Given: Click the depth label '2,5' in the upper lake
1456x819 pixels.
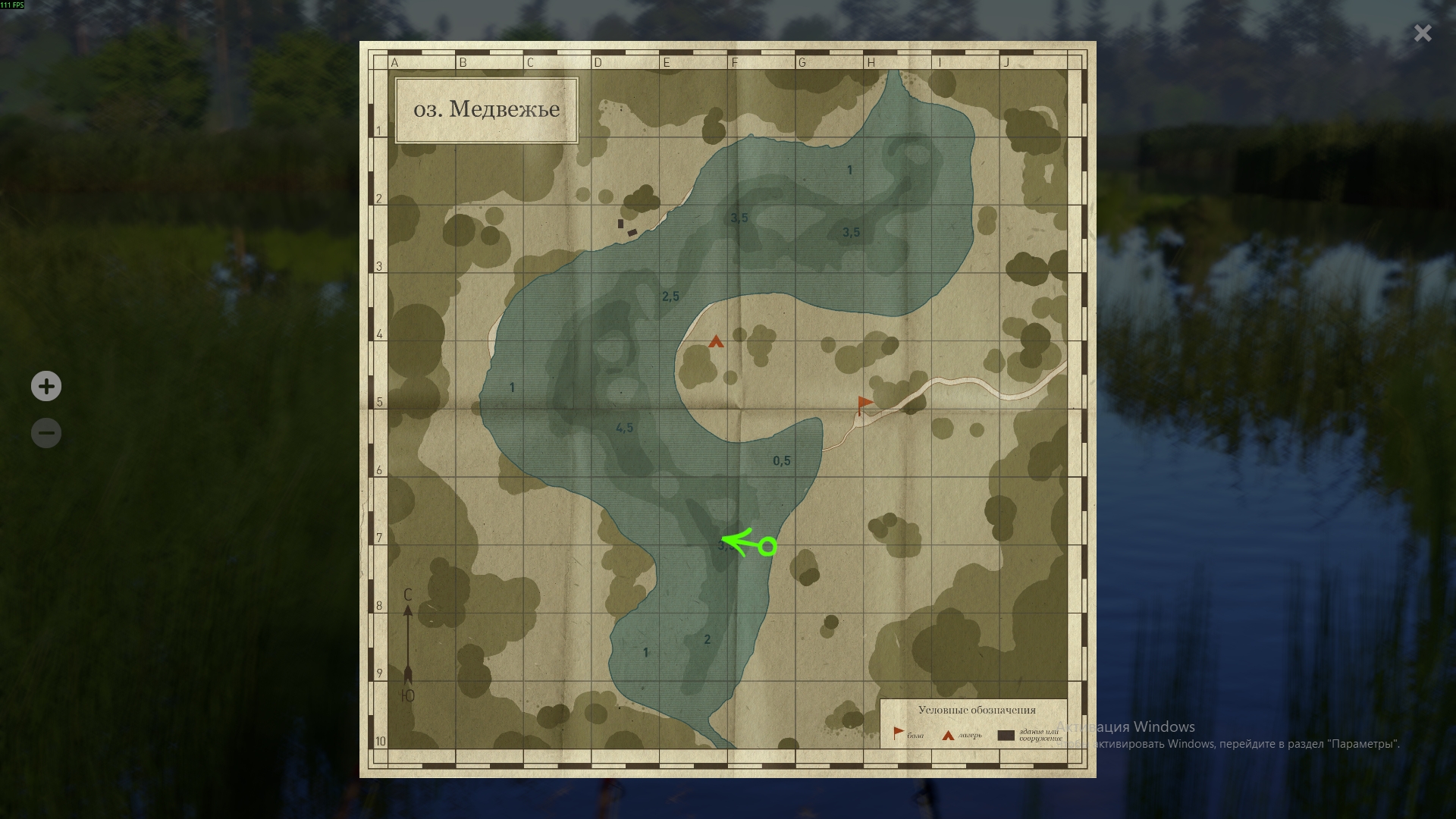Looking at the screenshot, I should 670,296.
